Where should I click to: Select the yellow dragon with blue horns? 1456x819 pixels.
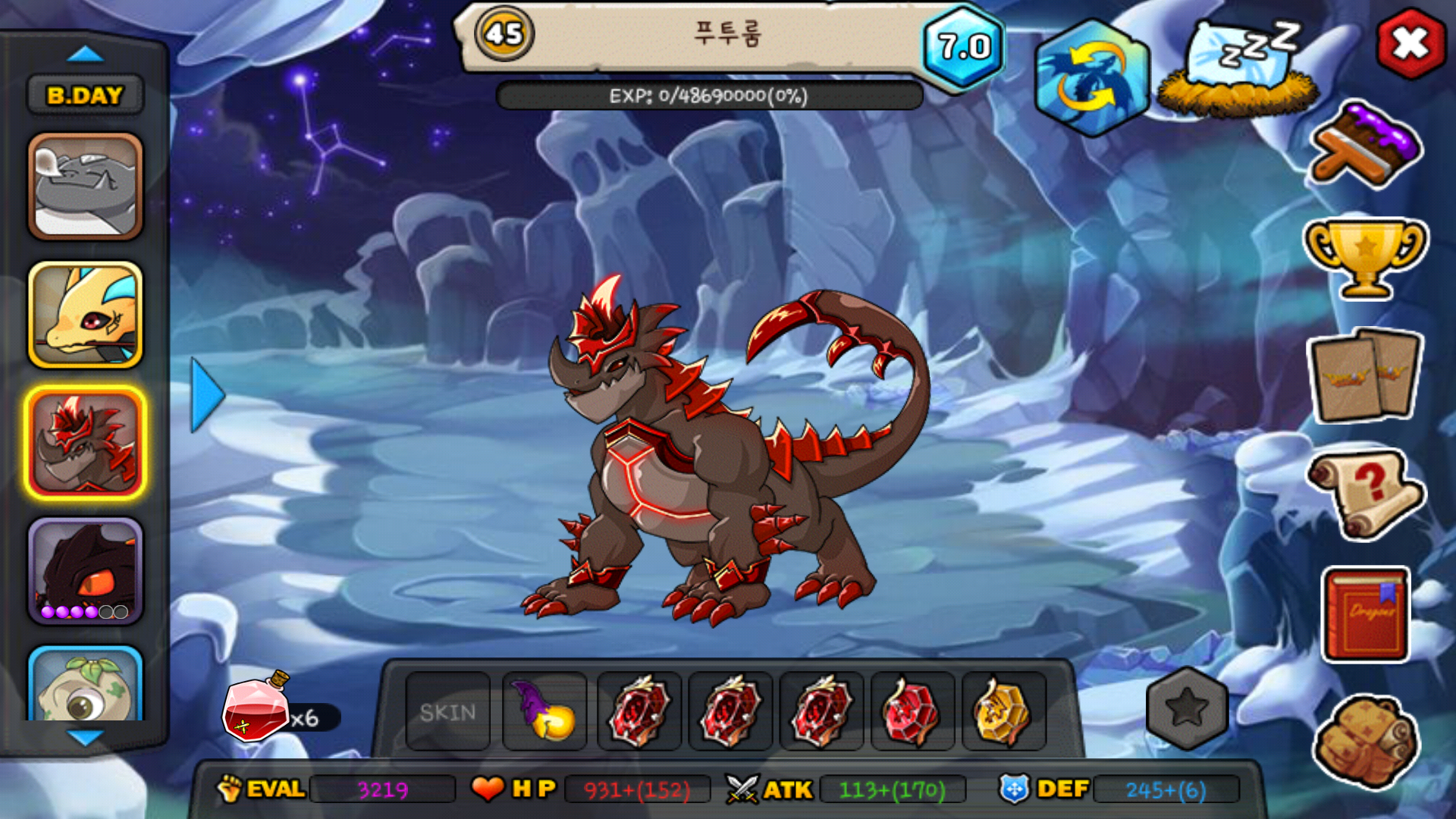tap(85, 315)
